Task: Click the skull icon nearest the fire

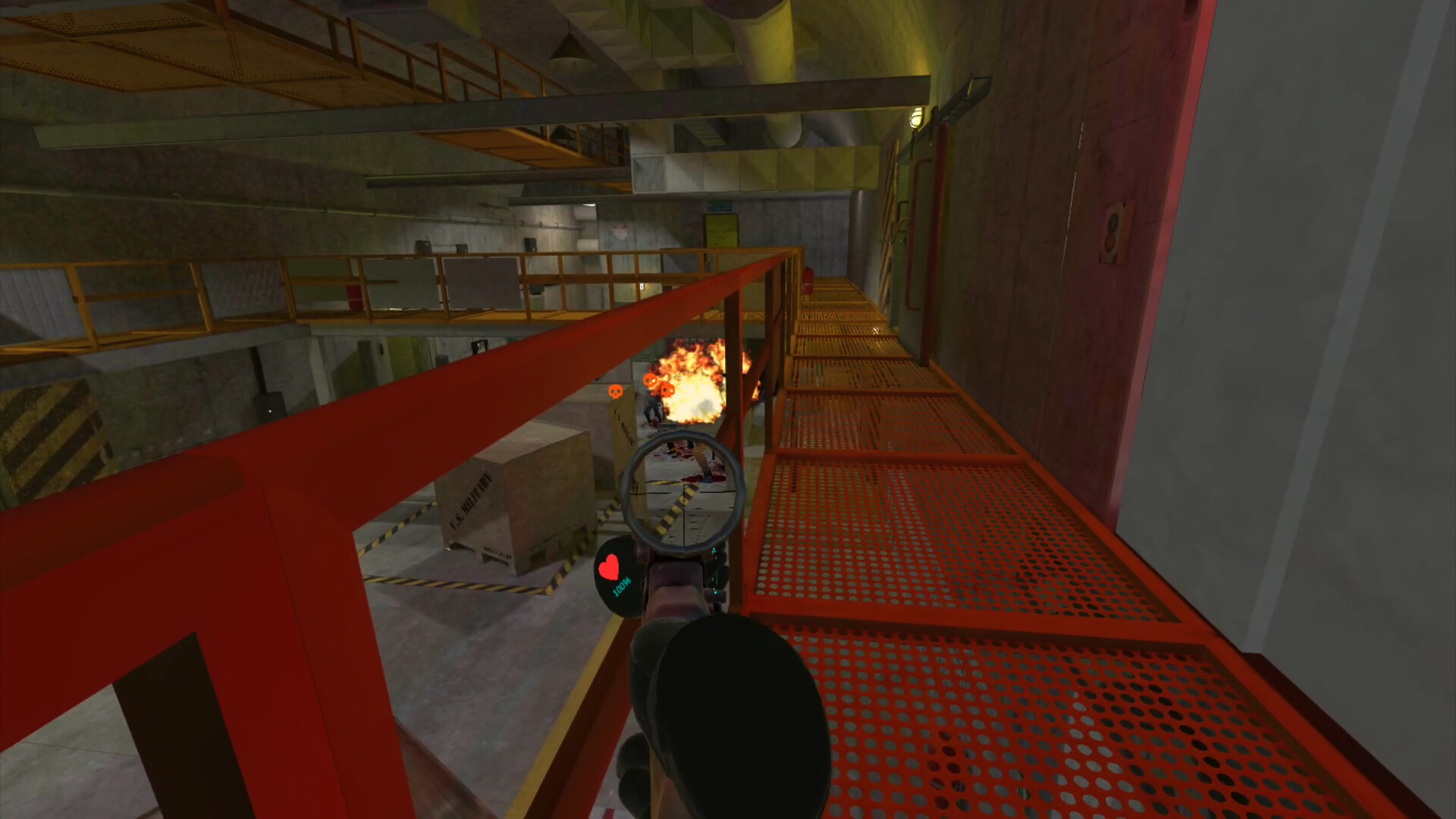Action: (x=667, y=390)
